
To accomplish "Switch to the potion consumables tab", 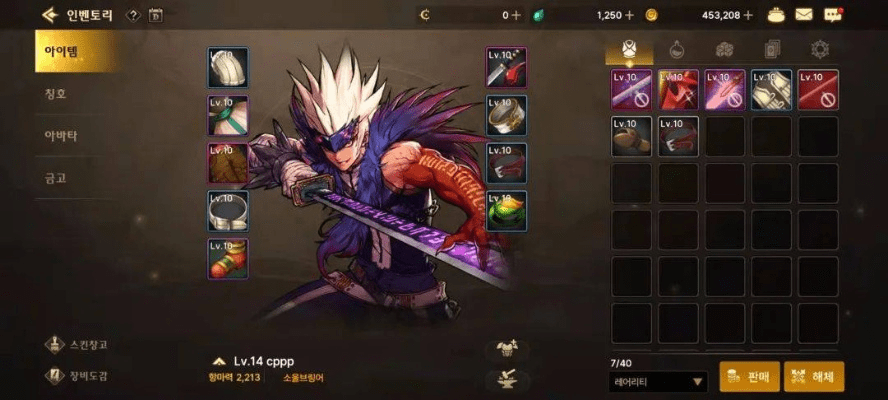I will click(676, 49).
